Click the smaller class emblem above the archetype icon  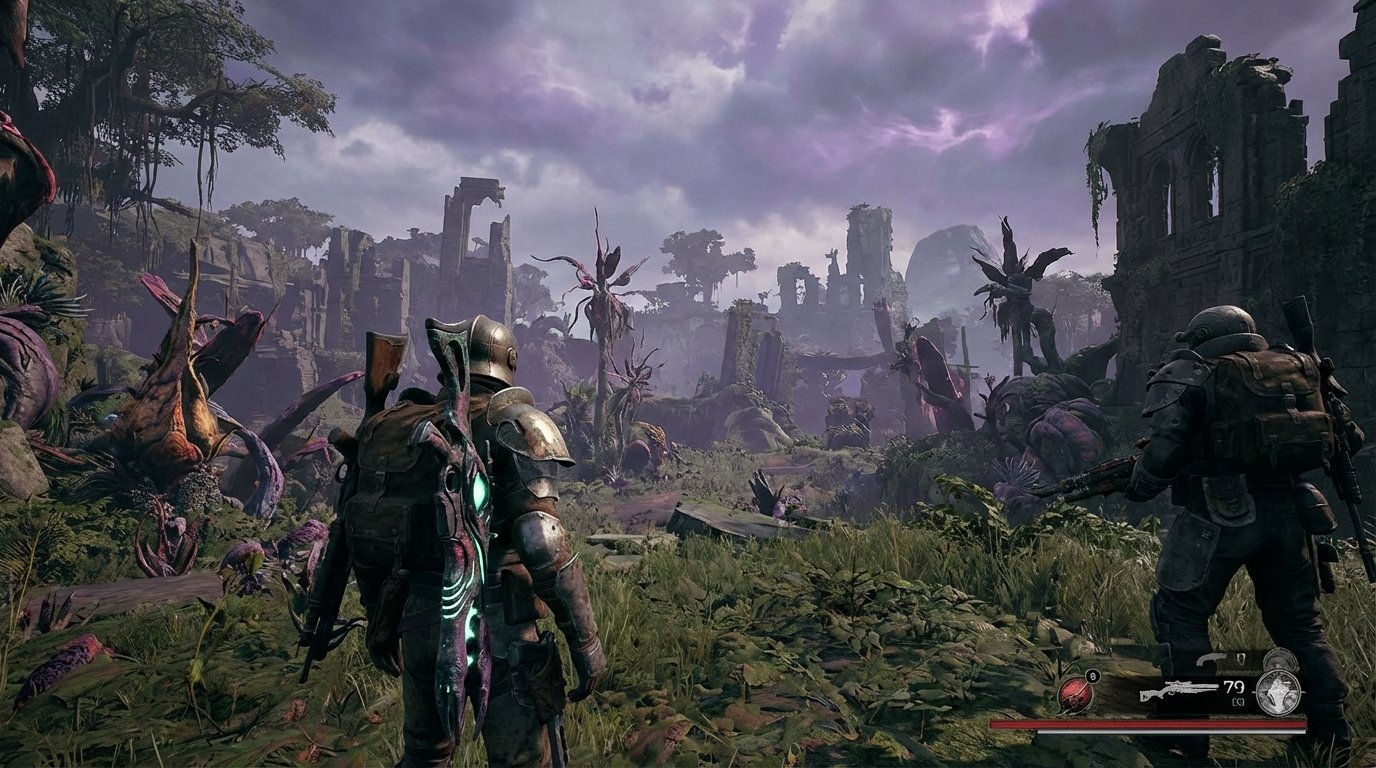click(1280, 660)
